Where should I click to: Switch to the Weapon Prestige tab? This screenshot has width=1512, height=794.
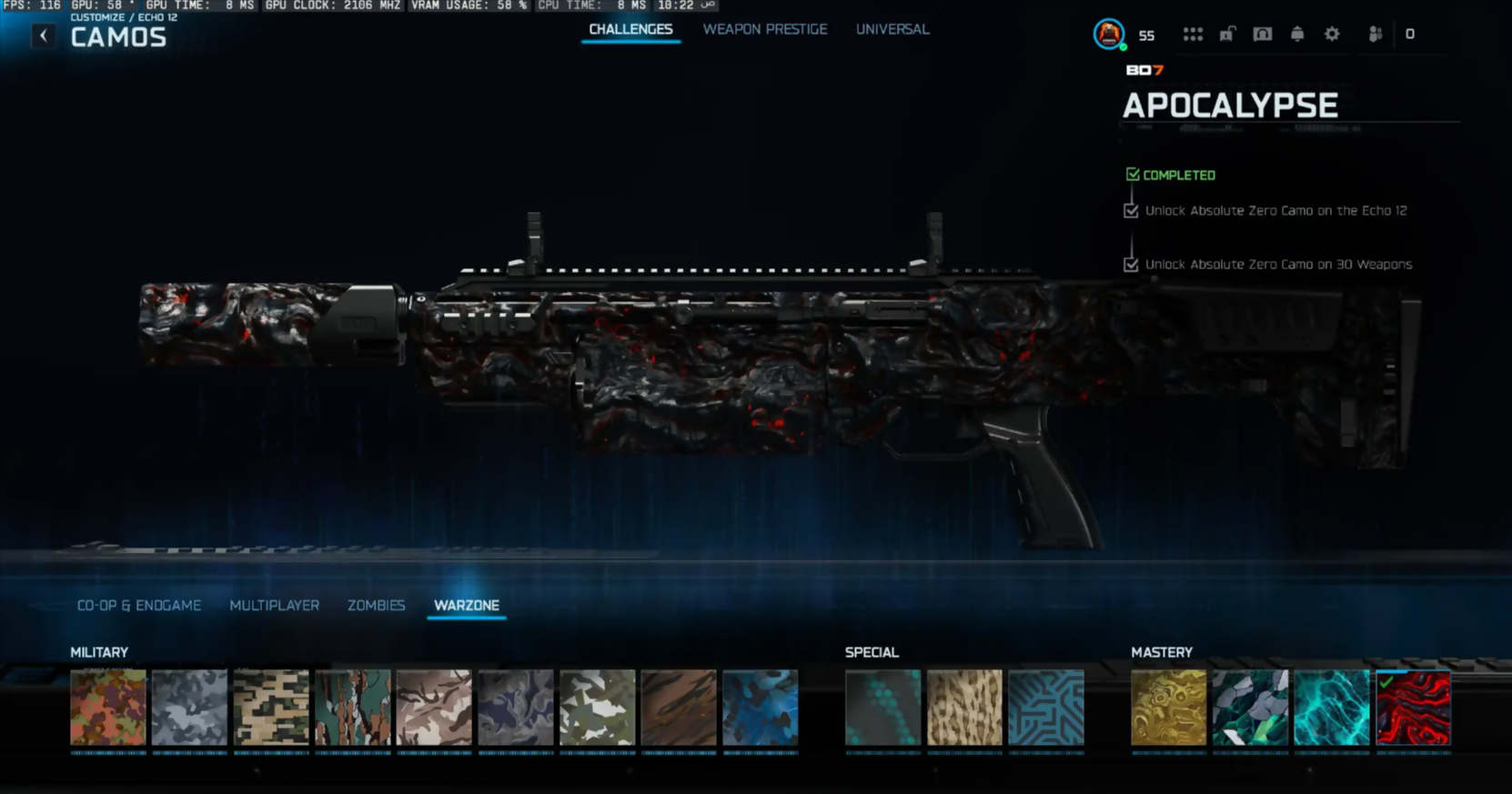coord(764,29)
